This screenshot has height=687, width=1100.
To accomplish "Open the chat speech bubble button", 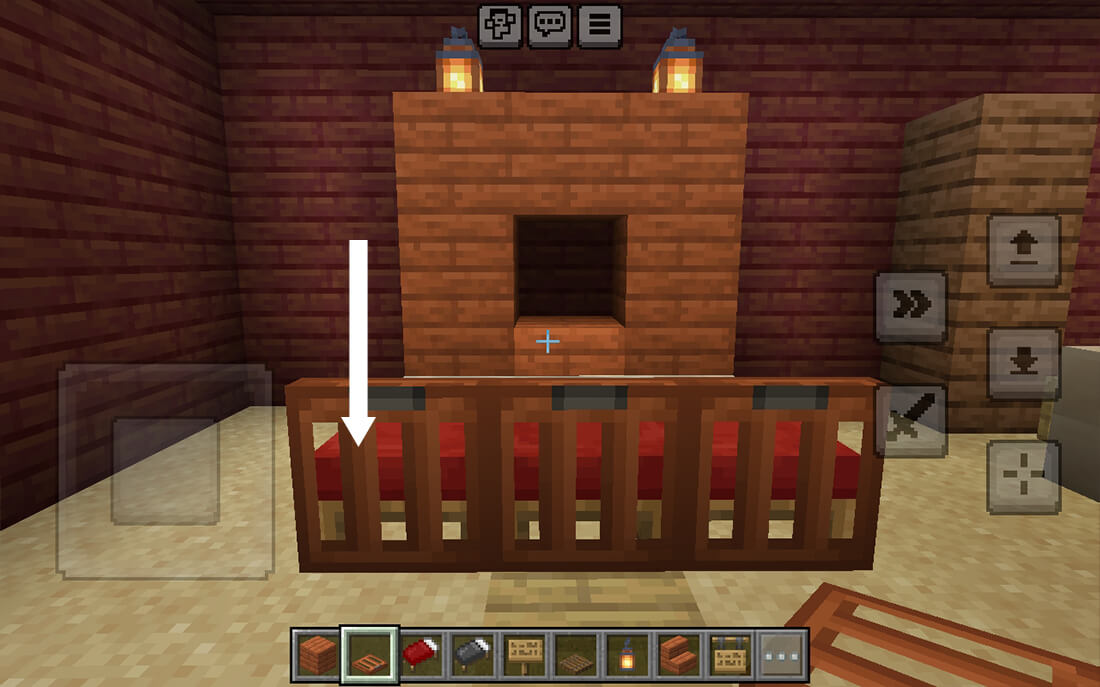I will tap(548, 26).
